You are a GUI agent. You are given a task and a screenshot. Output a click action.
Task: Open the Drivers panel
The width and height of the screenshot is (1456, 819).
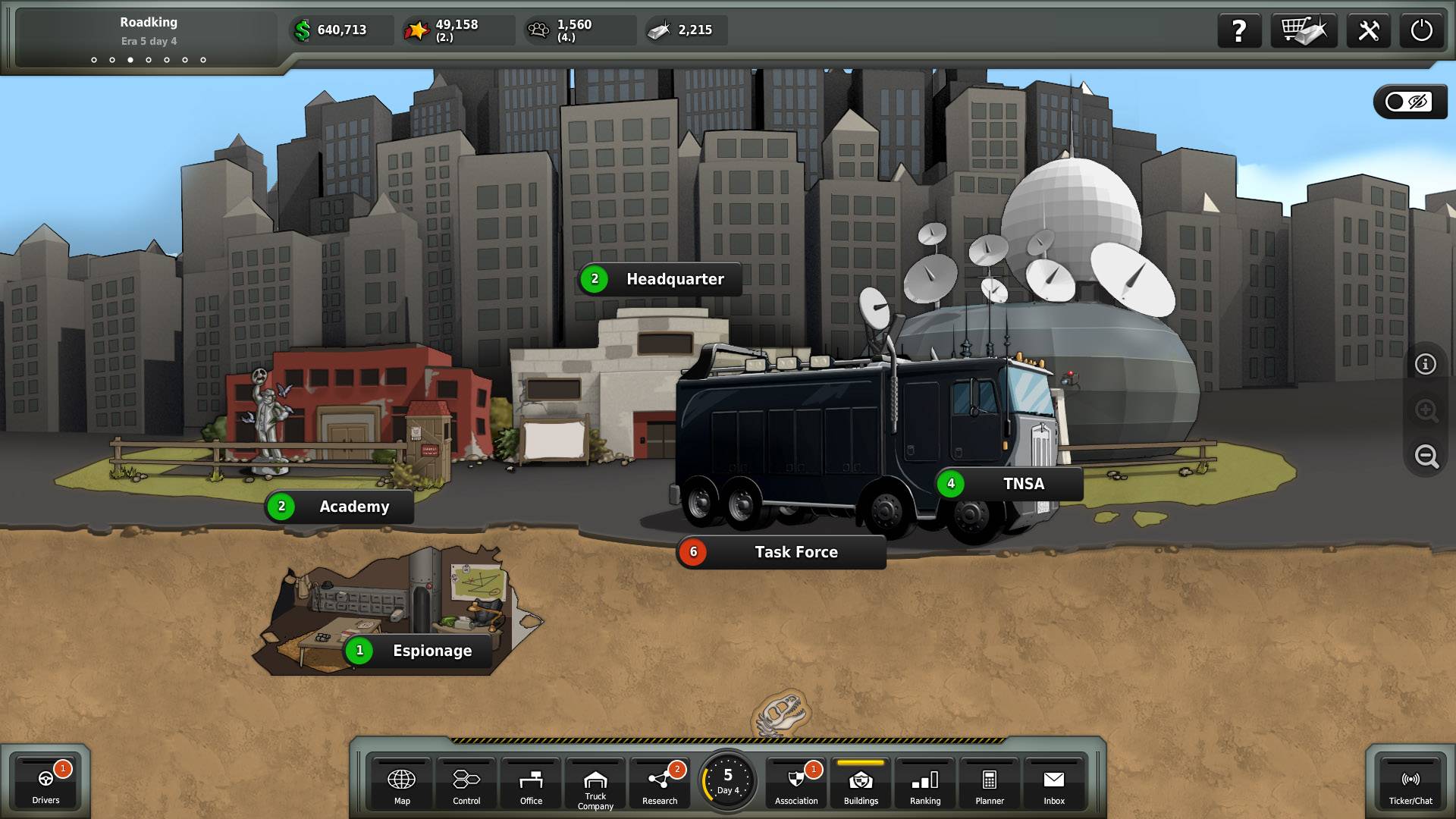point(45,784)
